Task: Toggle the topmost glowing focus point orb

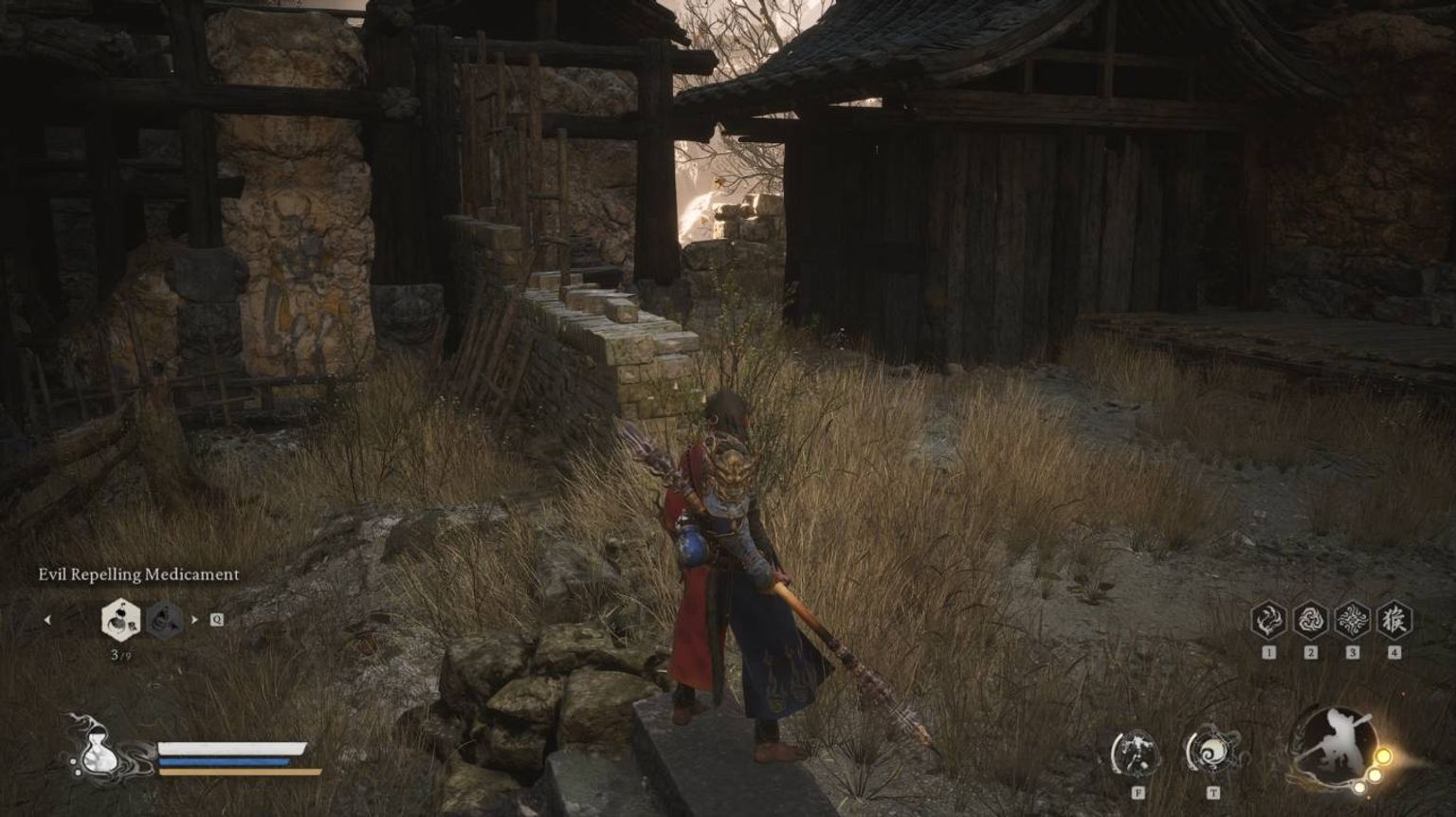Action: pyautogui.click(x=1384, y=755)
